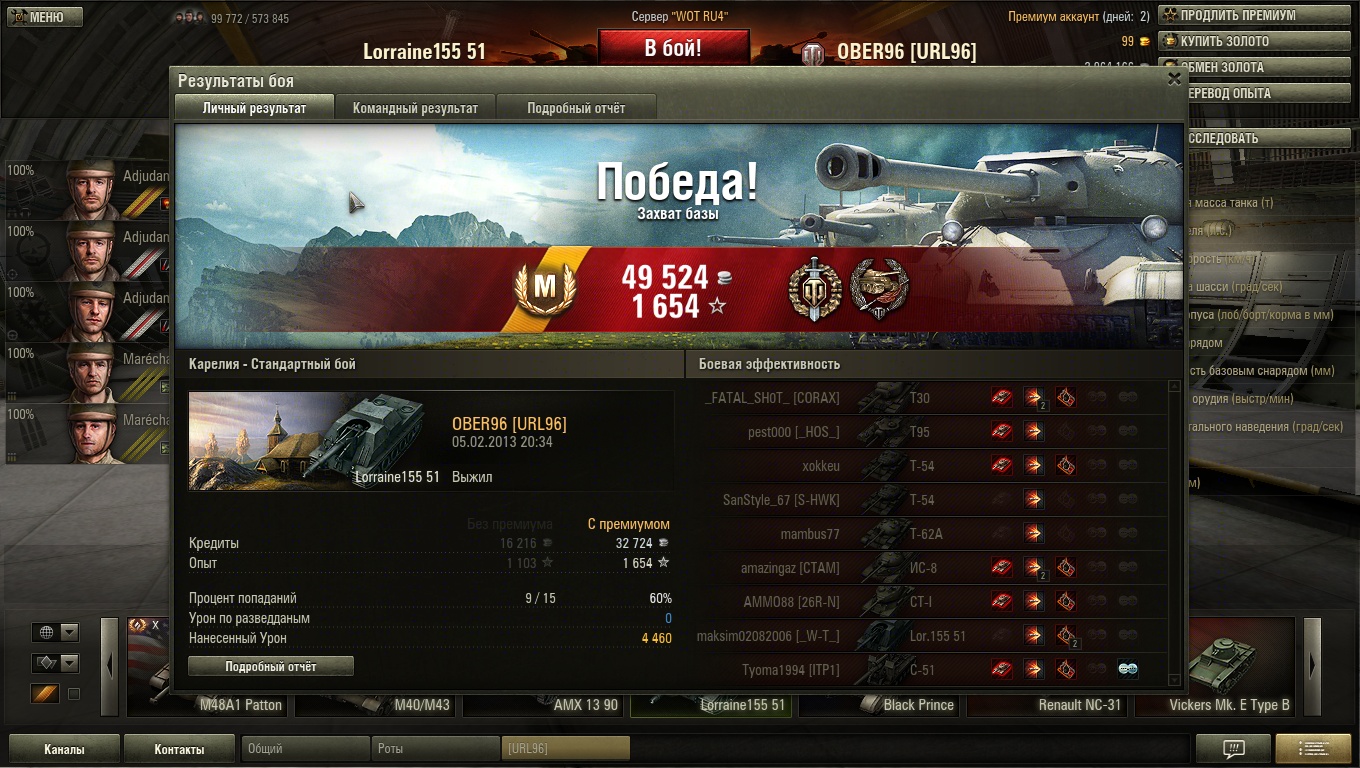Close the battle results window
1360x768 pixels.
tap(1174, 80)
